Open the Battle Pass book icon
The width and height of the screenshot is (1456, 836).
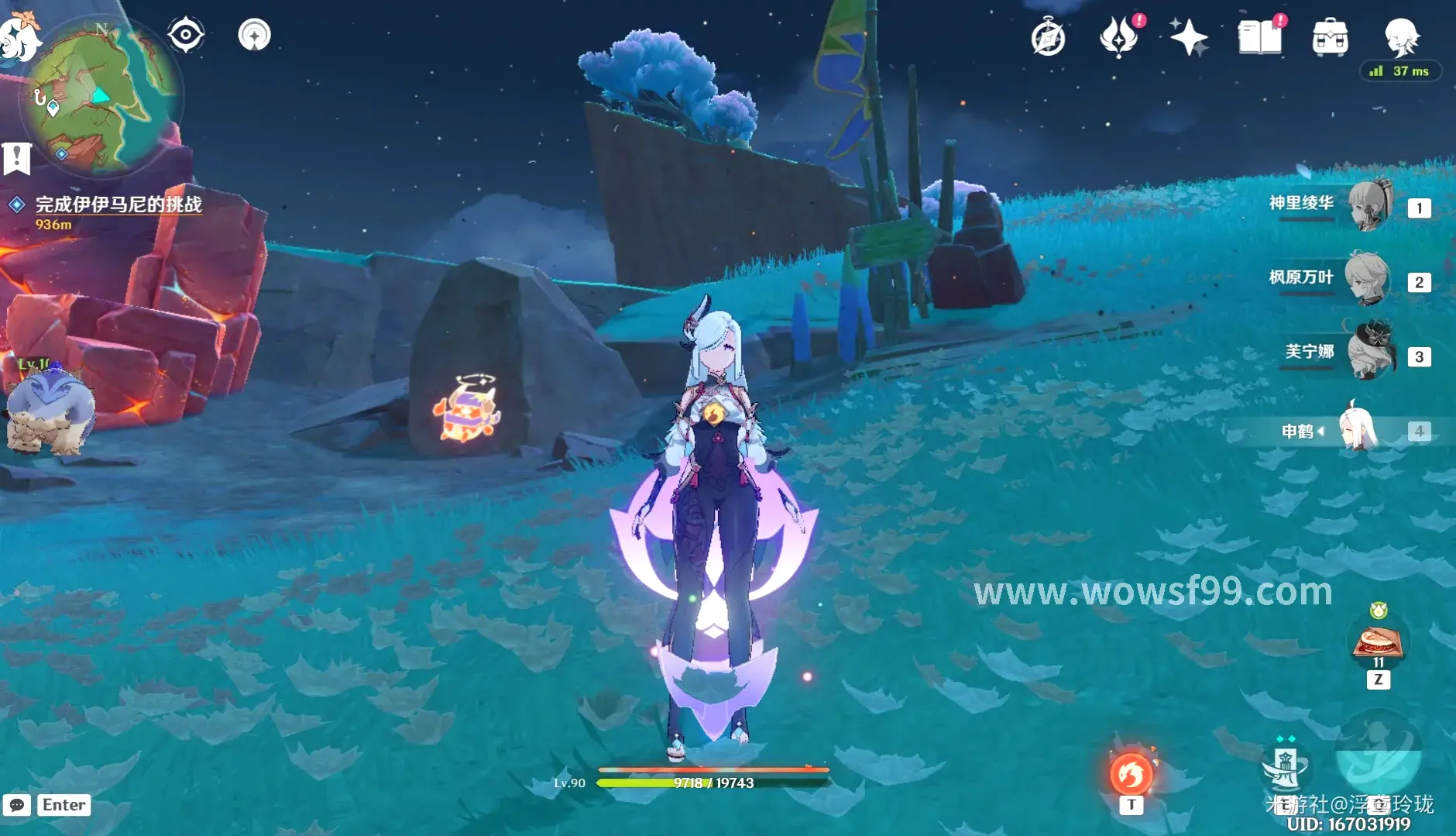pos(1259,37)
